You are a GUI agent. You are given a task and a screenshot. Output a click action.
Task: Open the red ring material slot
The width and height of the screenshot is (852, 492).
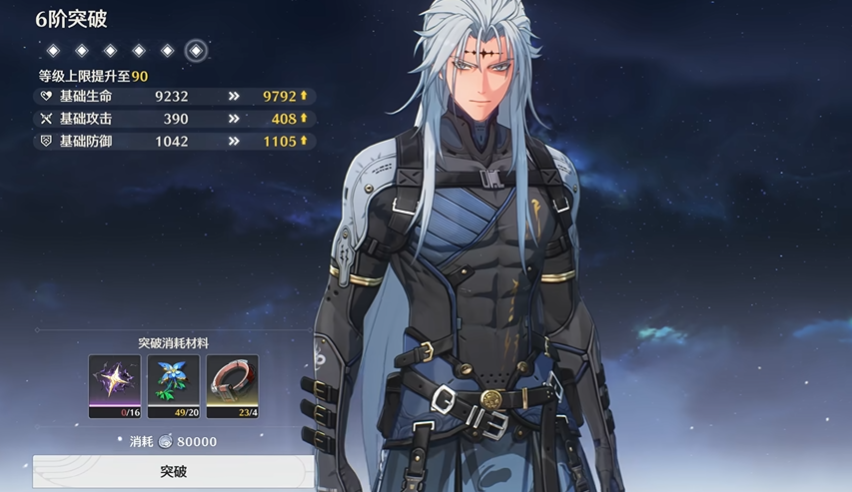tap(232, 386)
